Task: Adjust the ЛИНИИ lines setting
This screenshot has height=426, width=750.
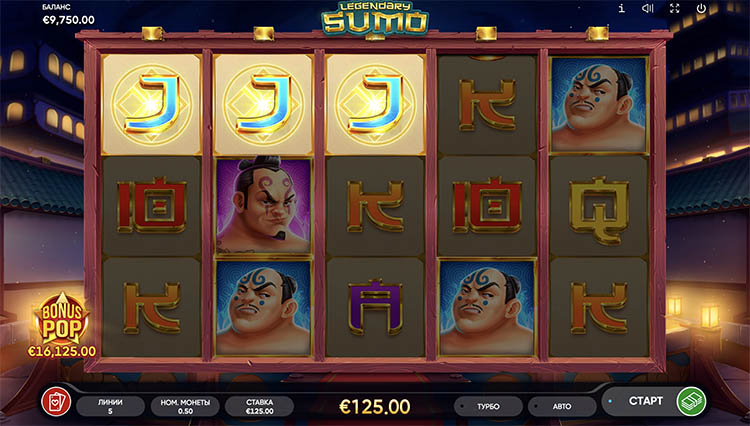Action: pyautogui.click(x=110, y=406)
